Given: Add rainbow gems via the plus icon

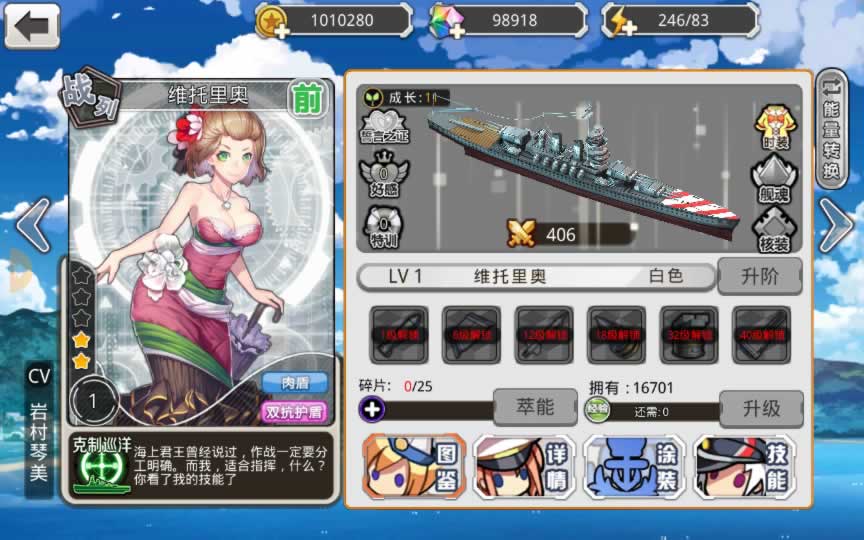Looking at the screenshot, I should [446, 21].
